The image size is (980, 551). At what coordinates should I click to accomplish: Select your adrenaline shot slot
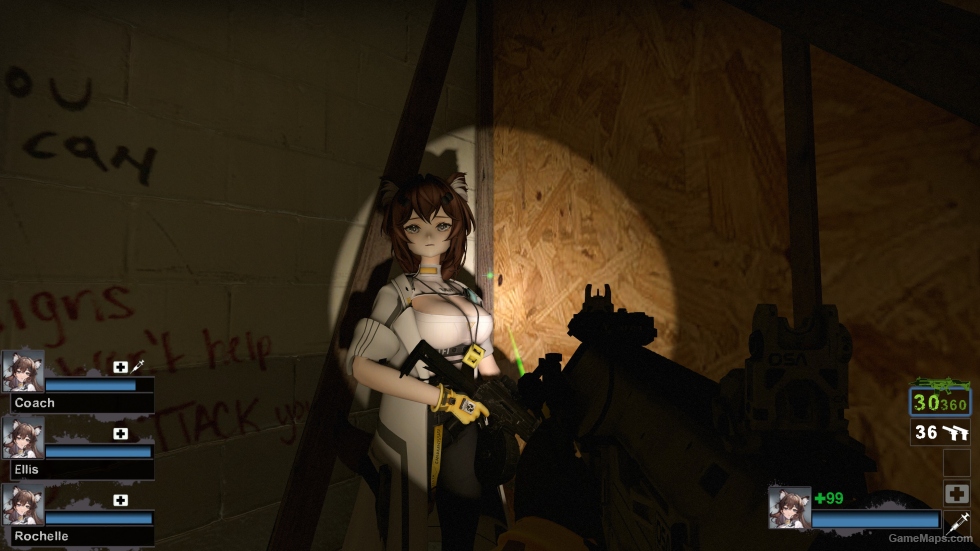(956, 521)
